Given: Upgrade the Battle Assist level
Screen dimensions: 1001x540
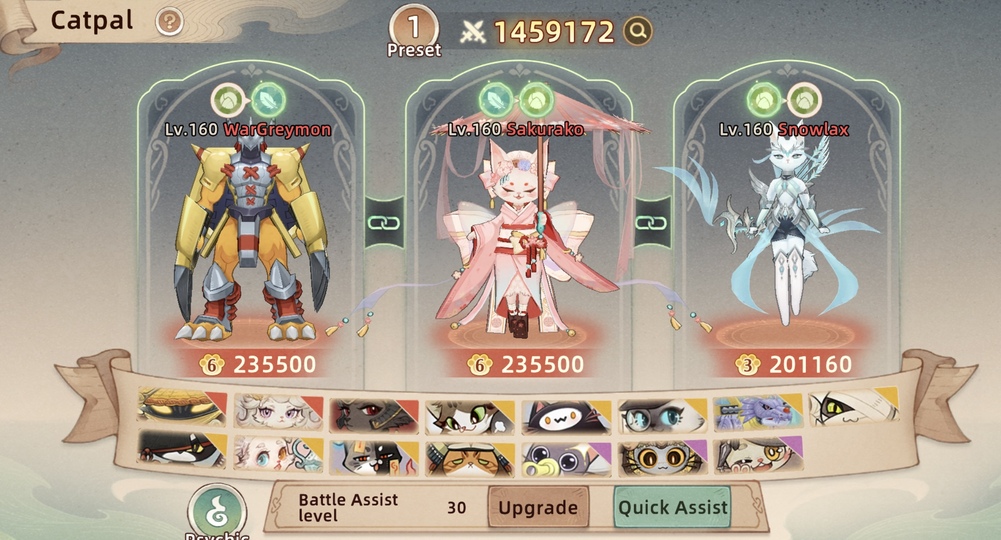Looking at the screenshot, I should point(538,507).
